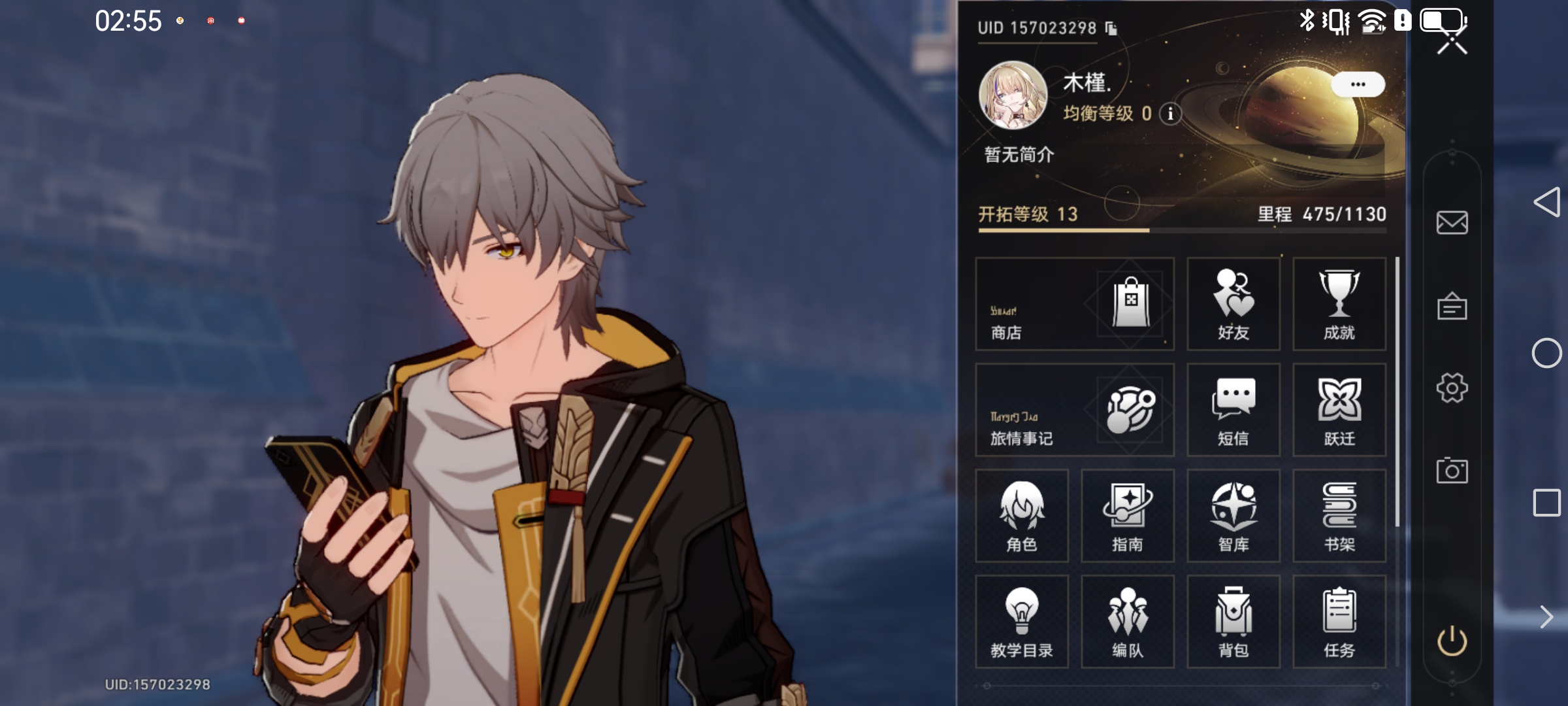Go to the 跃迁 warp screen
The height and width of the screenshot is (706, 1568).
click(x=1339, y=410)
